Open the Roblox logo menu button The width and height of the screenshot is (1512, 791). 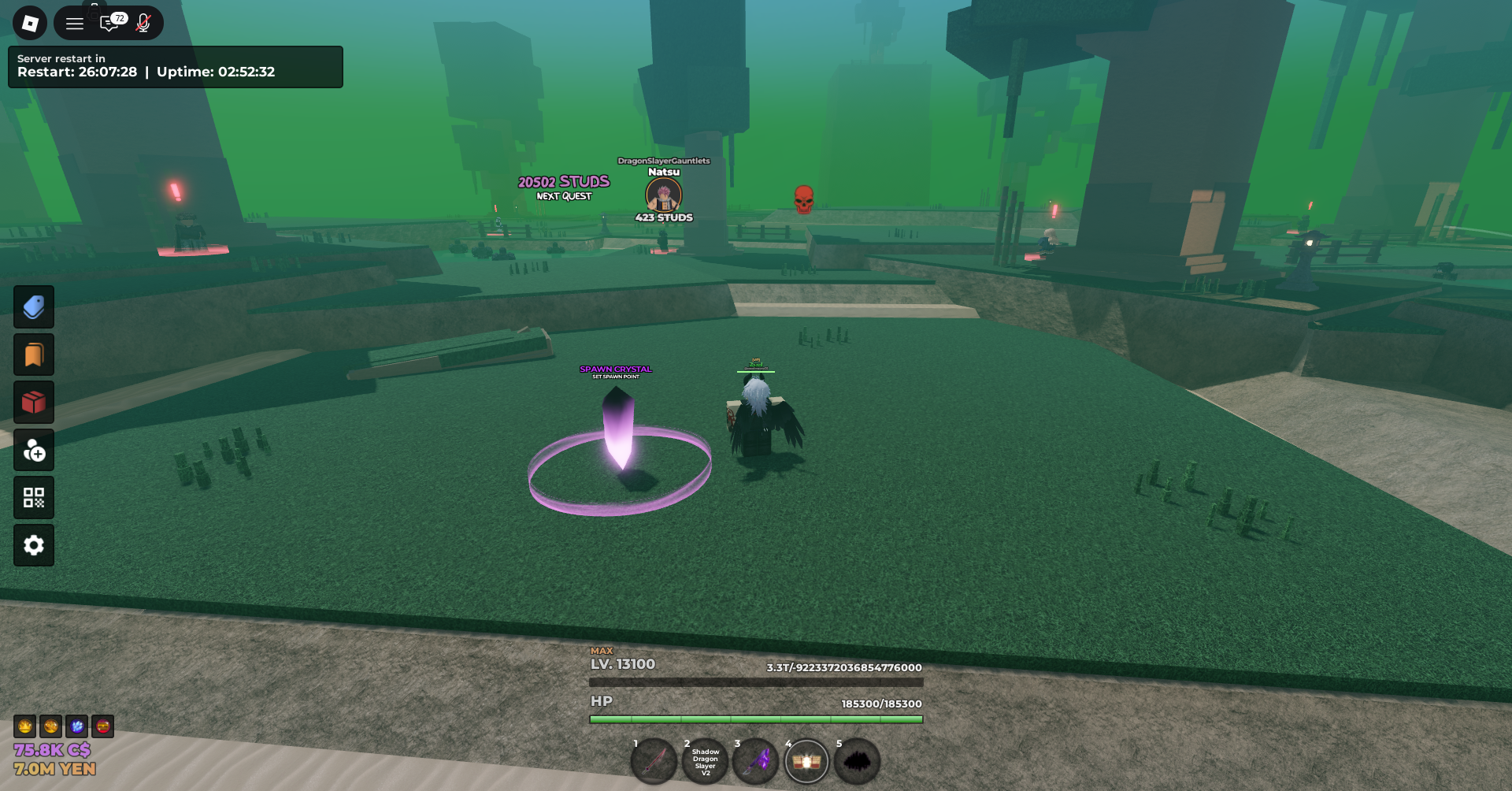29,23
